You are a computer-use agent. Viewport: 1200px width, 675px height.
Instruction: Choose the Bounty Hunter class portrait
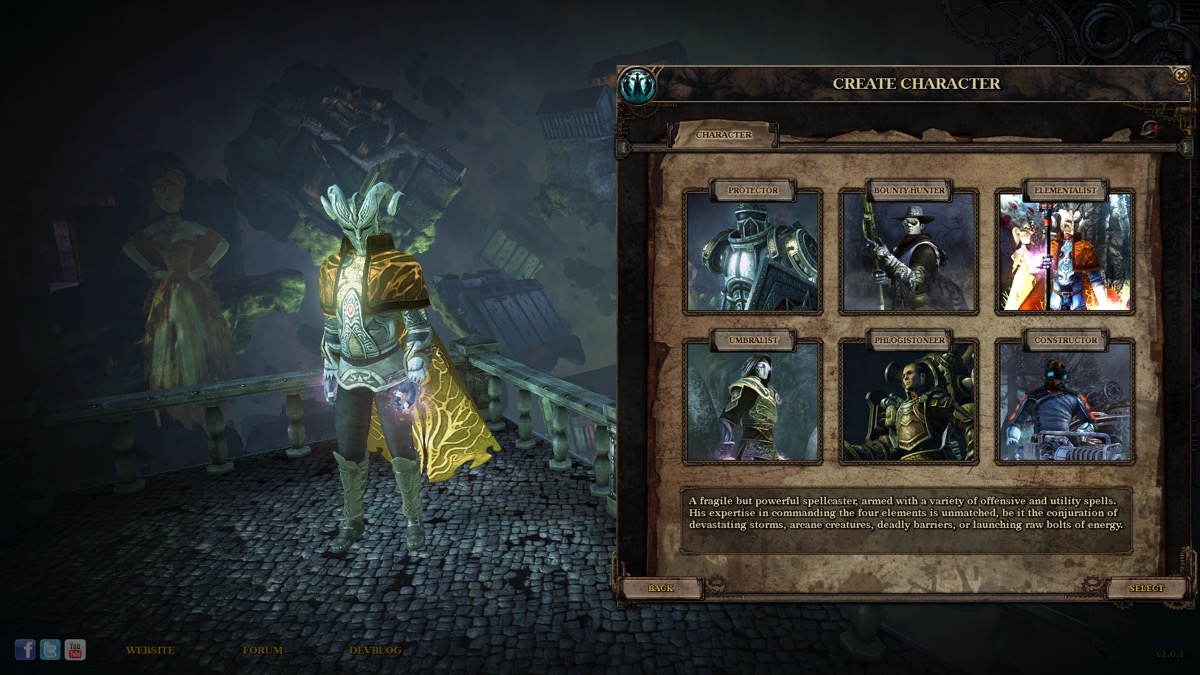908,251
